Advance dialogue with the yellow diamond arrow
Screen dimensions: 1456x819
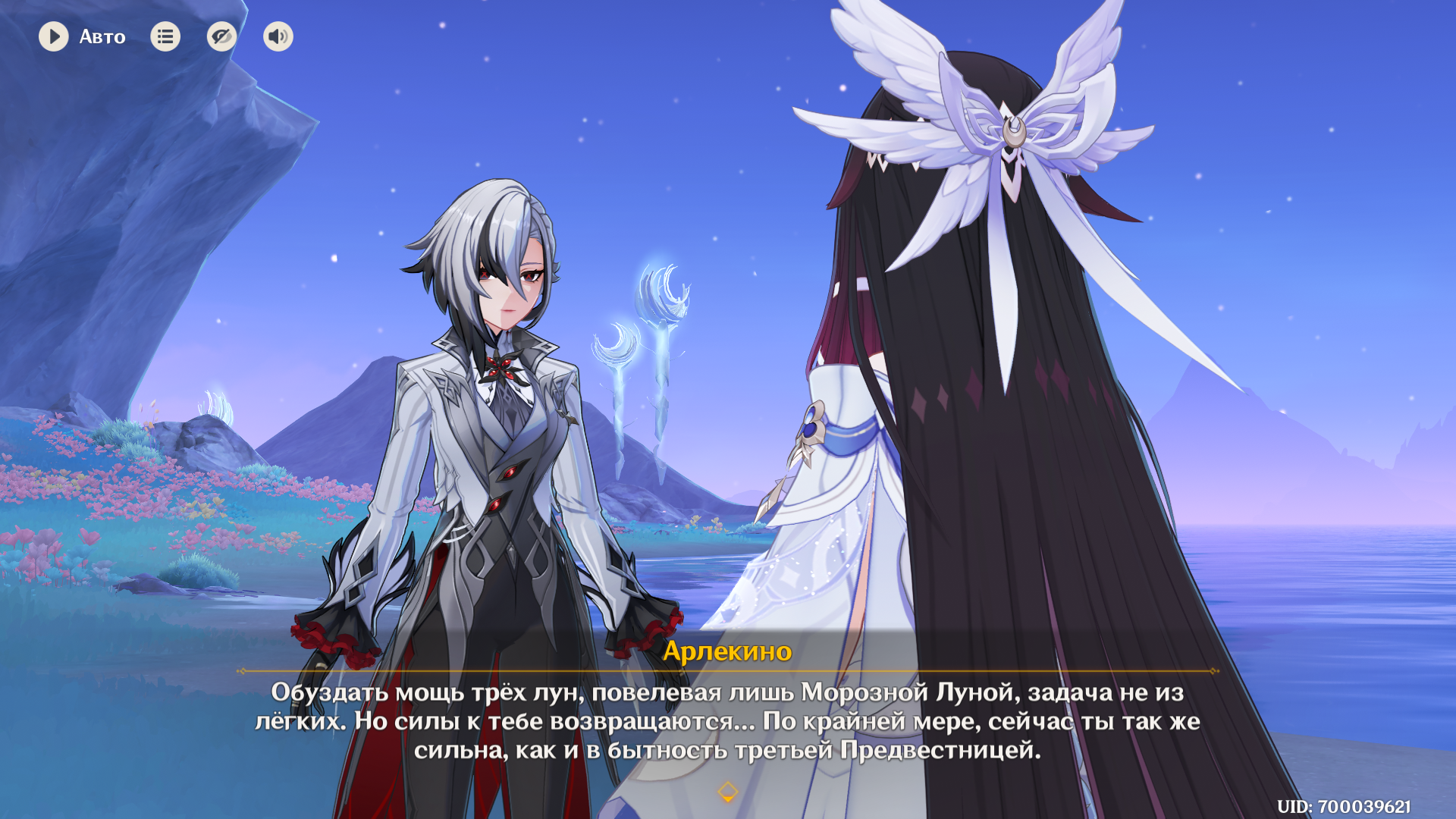(727, 792)
